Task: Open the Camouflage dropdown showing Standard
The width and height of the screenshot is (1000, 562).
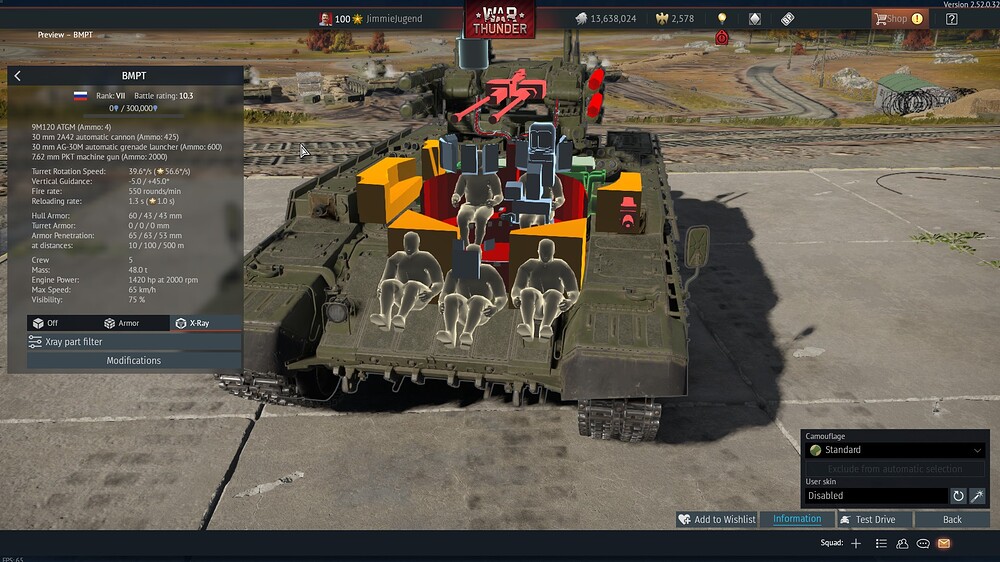Action: click(x=895, y=450)
